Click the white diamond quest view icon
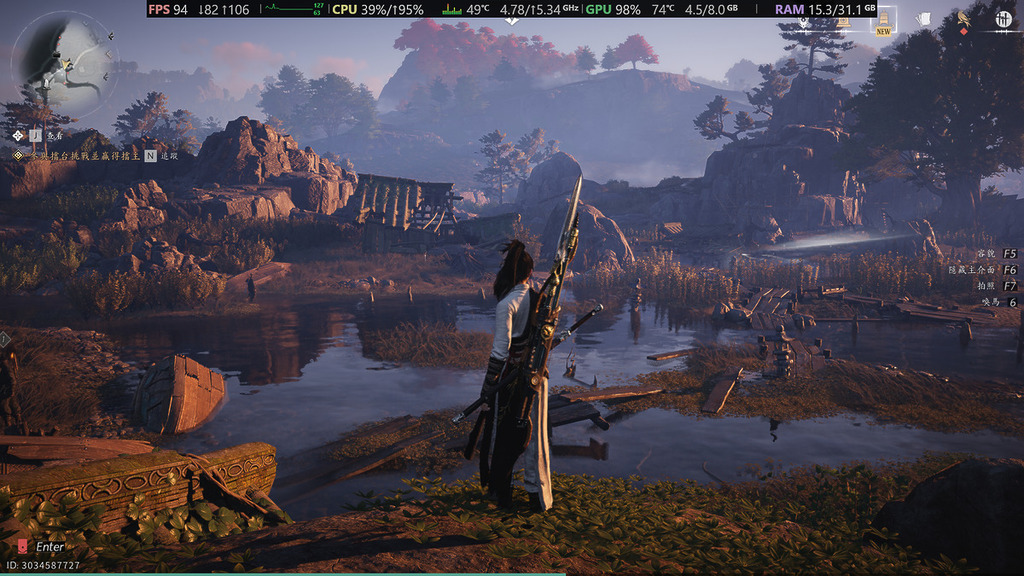Viewport: 1024px width, 576px height. click(x=19, y=135)
